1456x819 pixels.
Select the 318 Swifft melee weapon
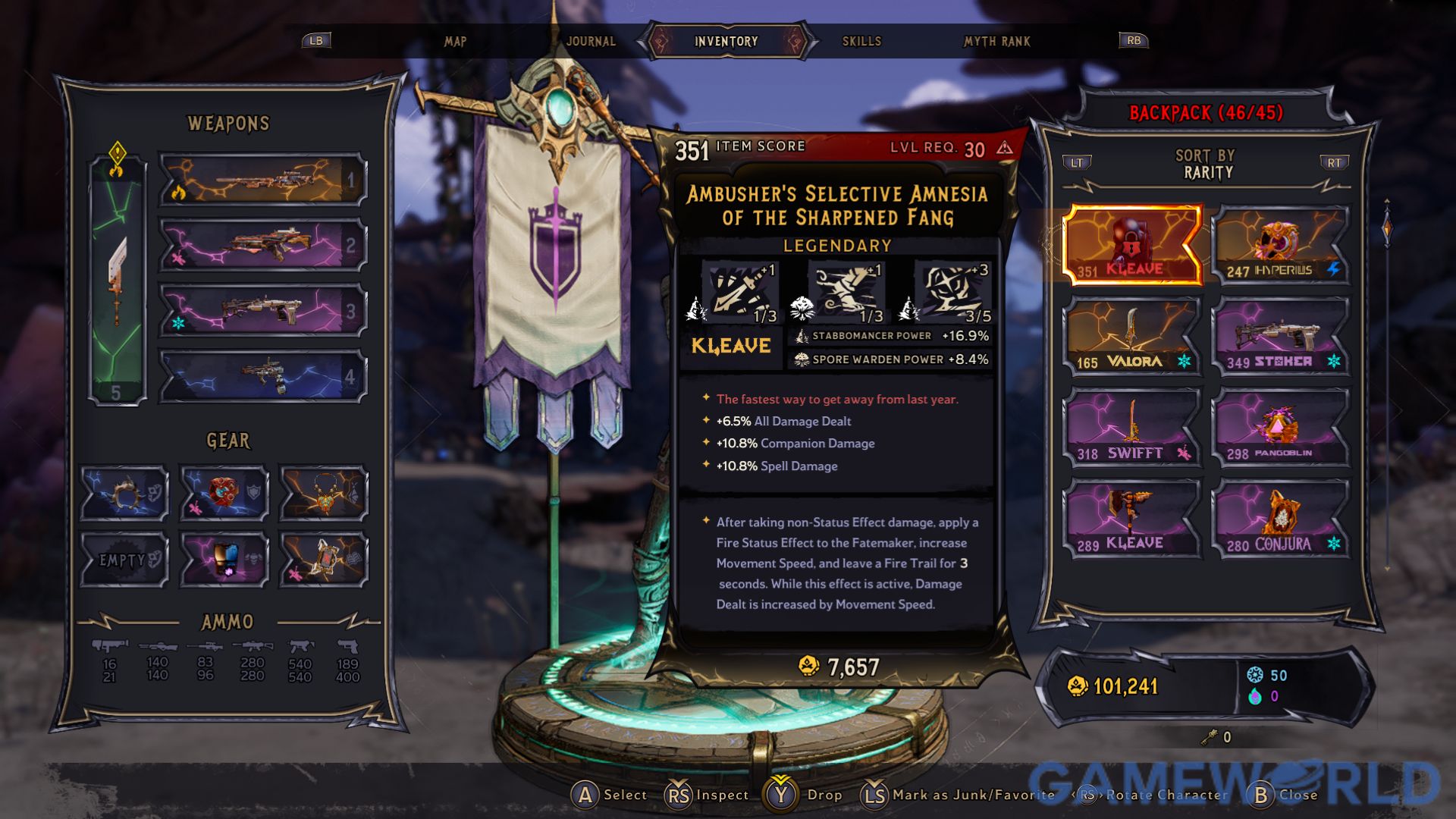(x=1131, y=428)
